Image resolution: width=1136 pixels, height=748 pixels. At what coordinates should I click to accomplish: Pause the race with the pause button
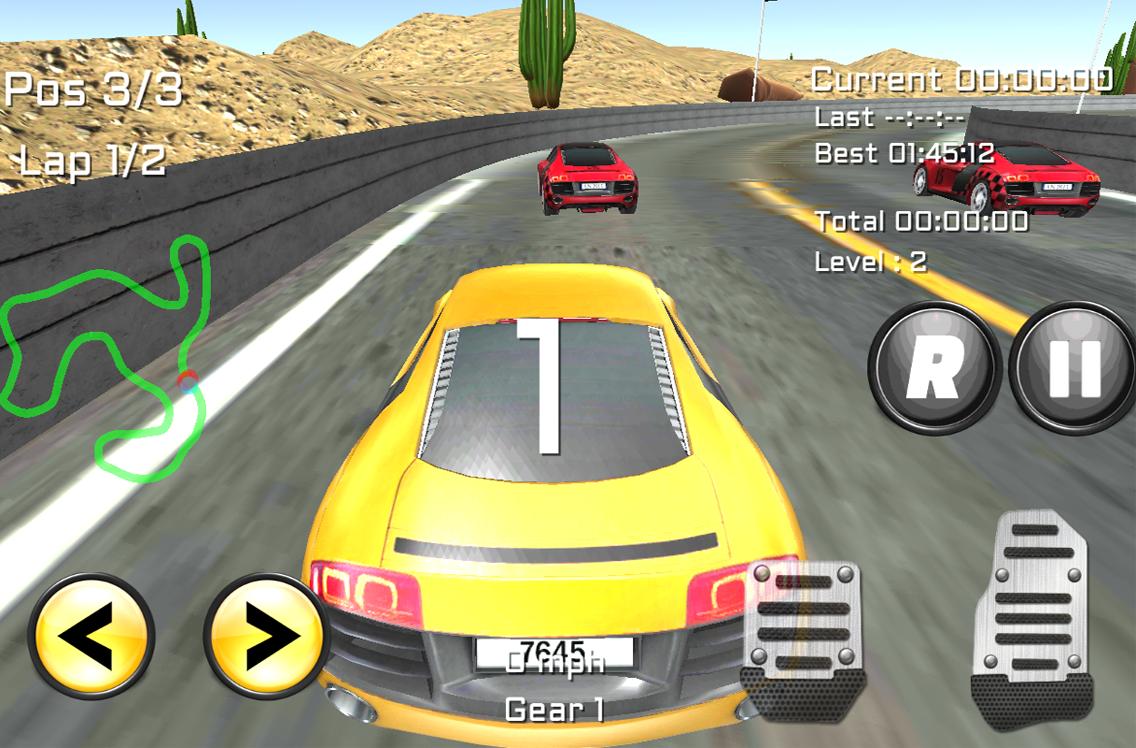1075,367
